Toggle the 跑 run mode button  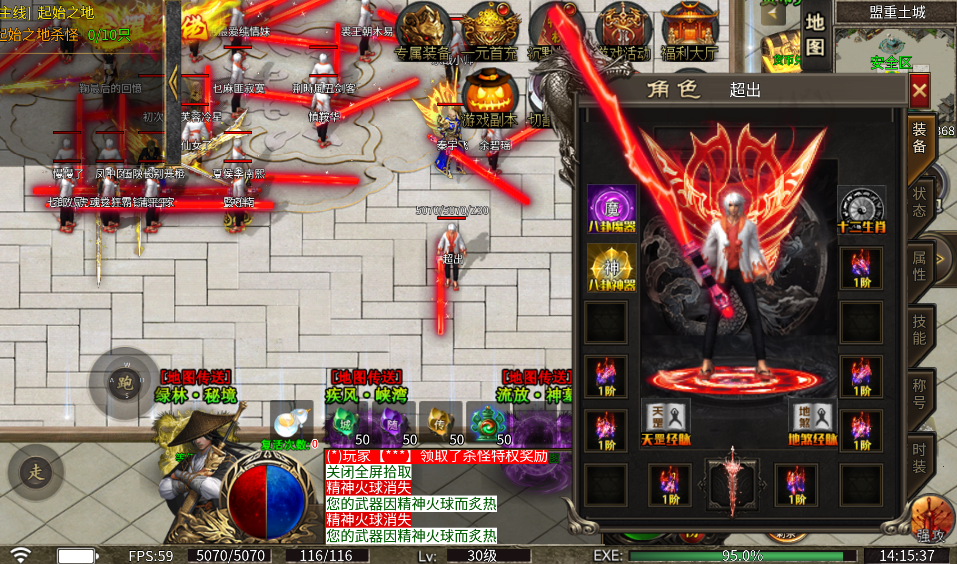124,381
